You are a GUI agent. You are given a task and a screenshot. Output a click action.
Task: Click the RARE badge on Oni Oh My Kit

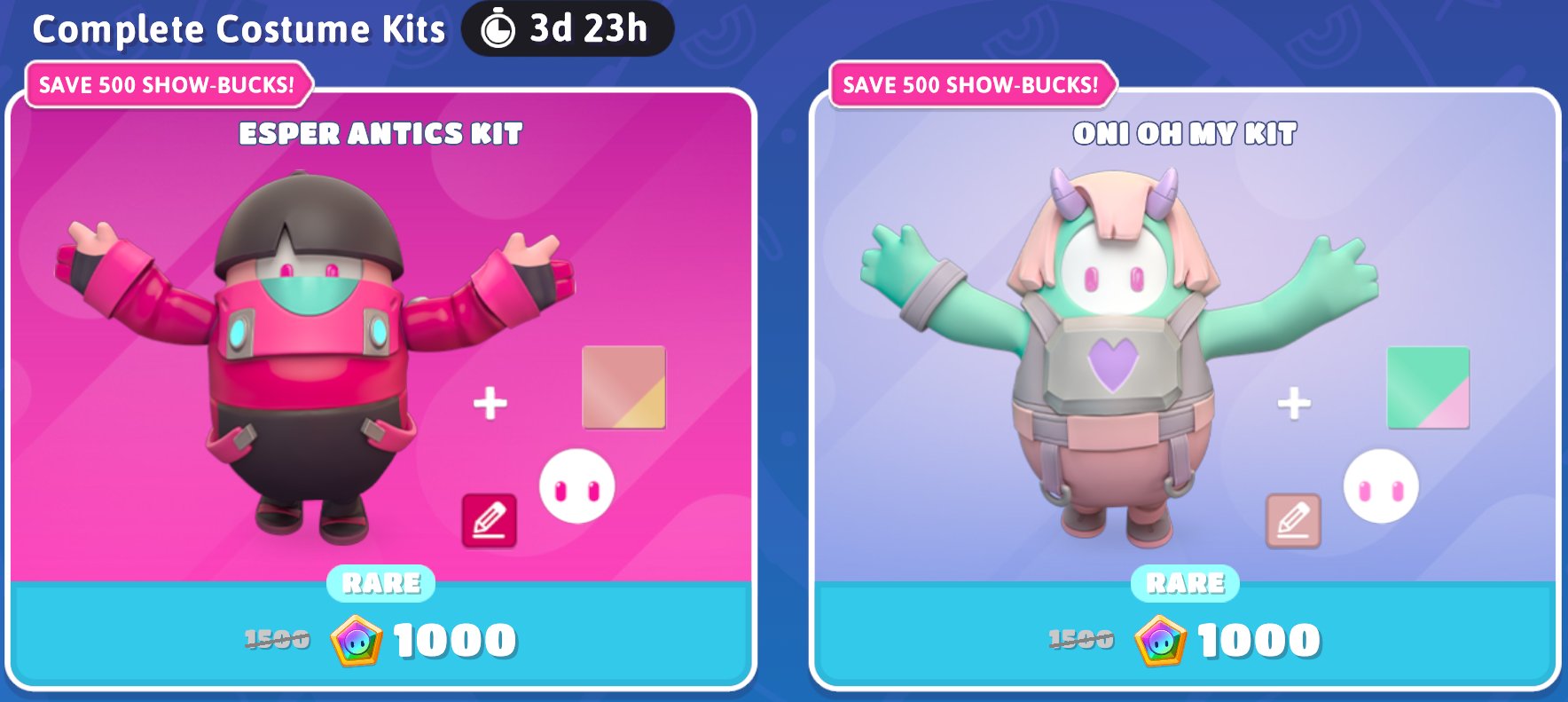[1184, 583]
